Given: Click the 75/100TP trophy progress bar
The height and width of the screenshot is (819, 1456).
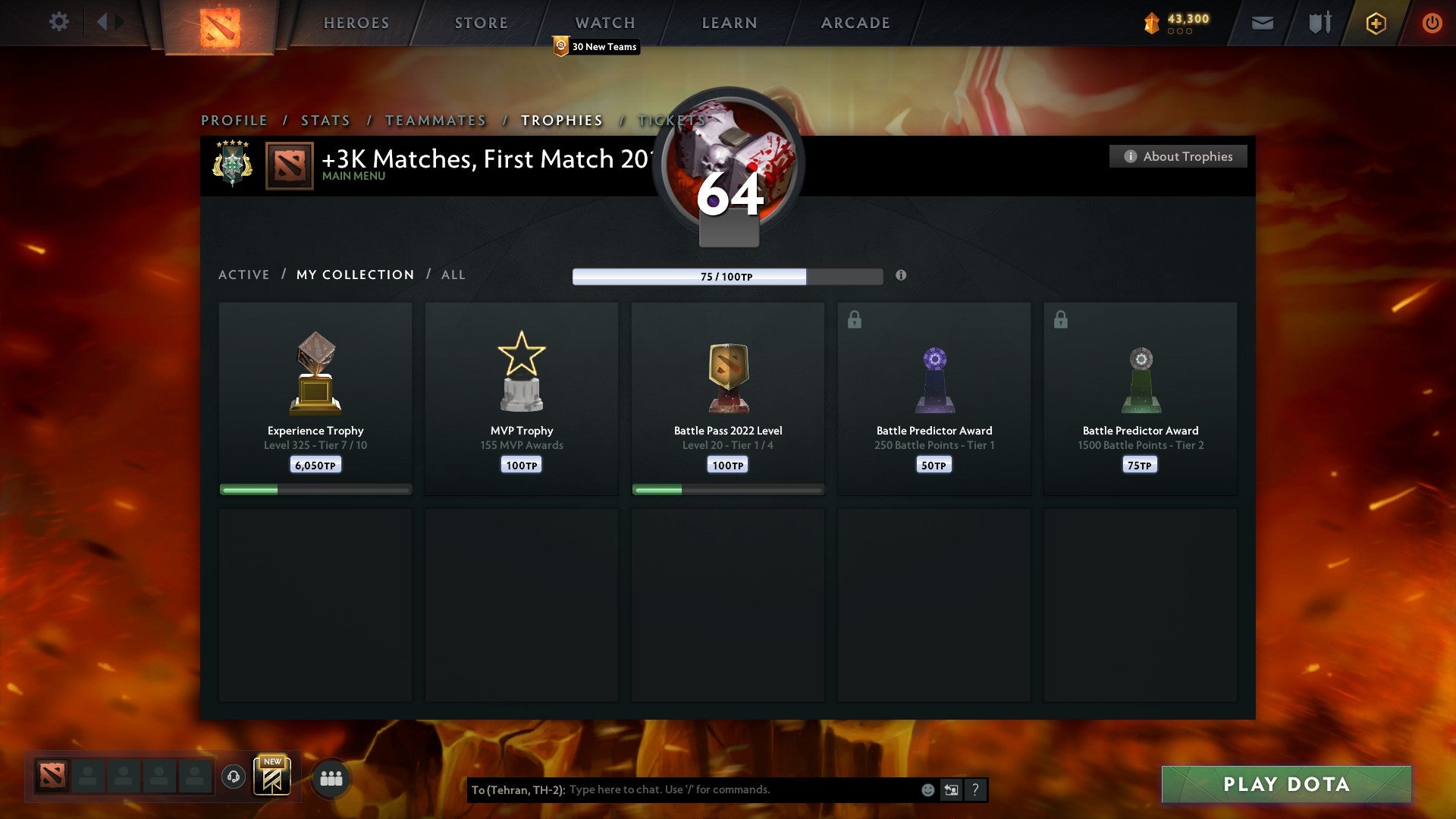Looking at the screenshot, I should 726,277.
